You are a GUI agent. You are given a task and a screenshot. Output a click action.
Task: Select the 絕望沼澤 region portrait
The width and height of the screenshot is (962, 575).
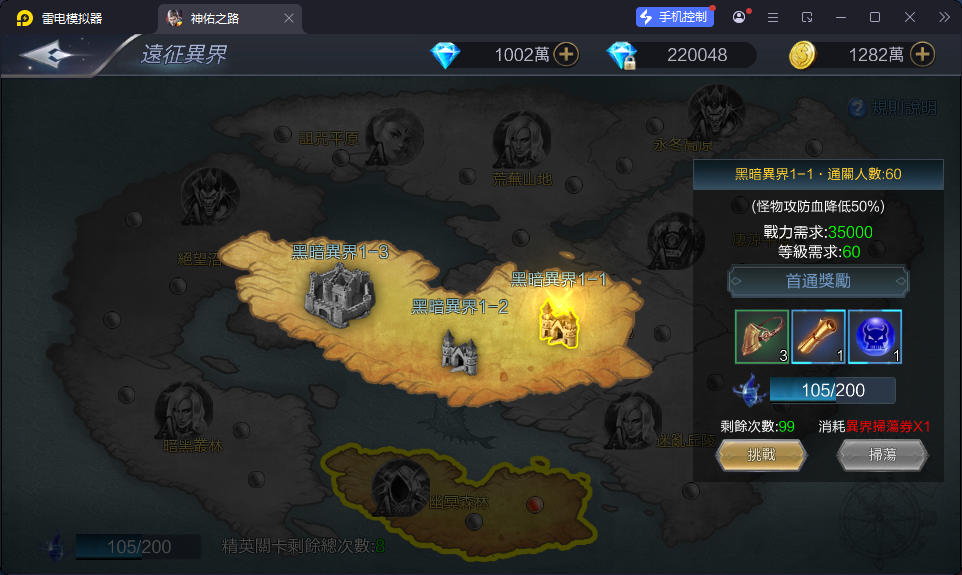point(209,198)
